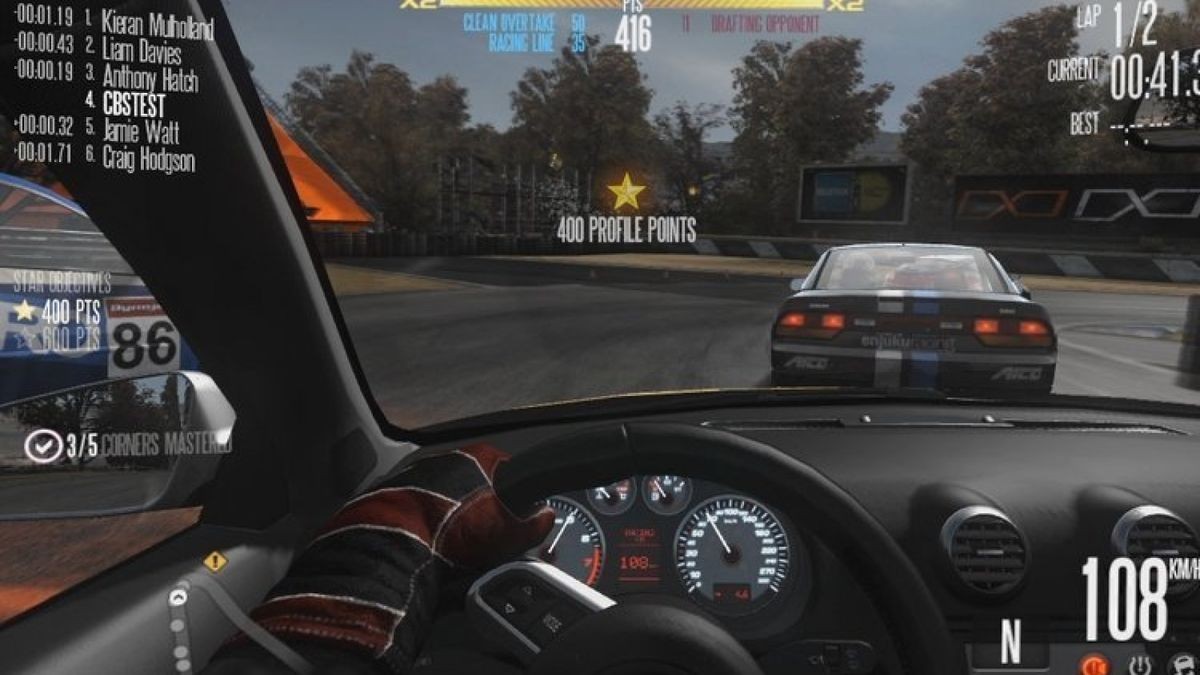This screenshot has height=675, width=1200.
Task: Open the Corners Mastered objective tracker
Action: coord(130,445)
